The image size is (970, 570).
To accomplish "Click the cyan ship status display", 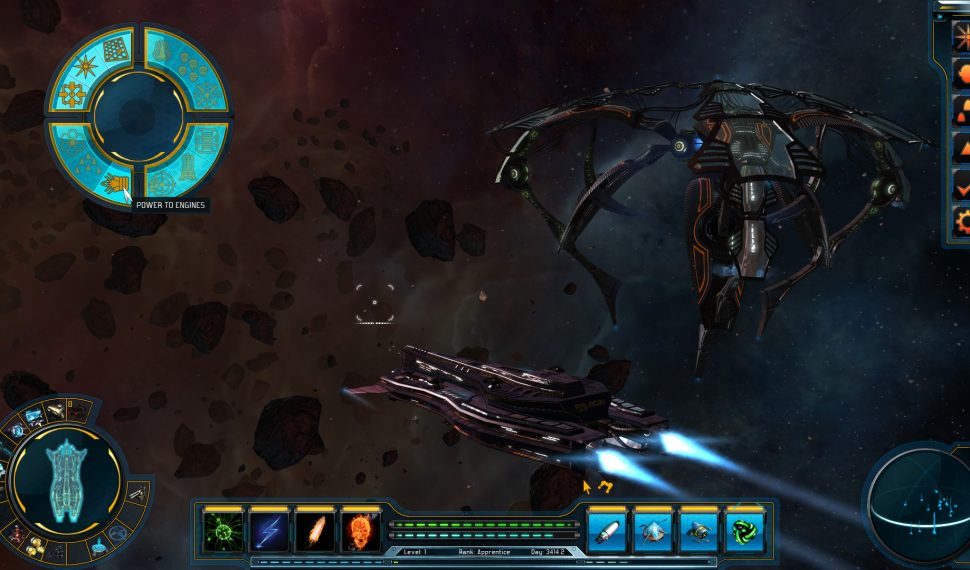I will click(x=68, y=480).
